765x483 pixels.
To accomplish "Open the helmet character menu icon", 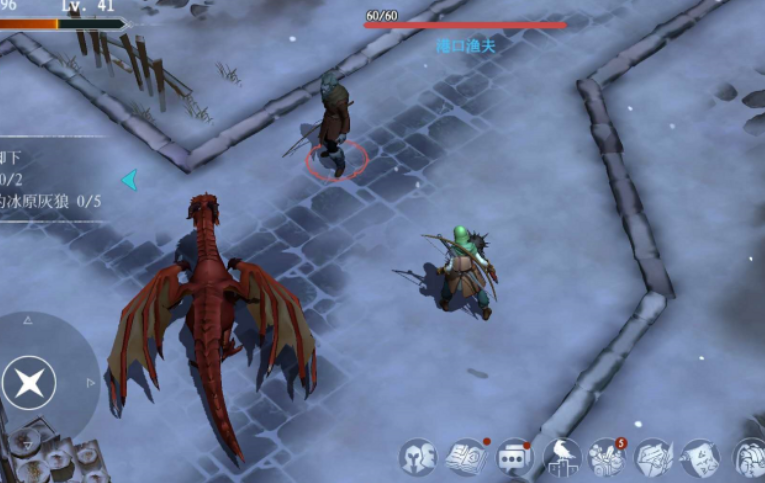I will coord(418,457).
